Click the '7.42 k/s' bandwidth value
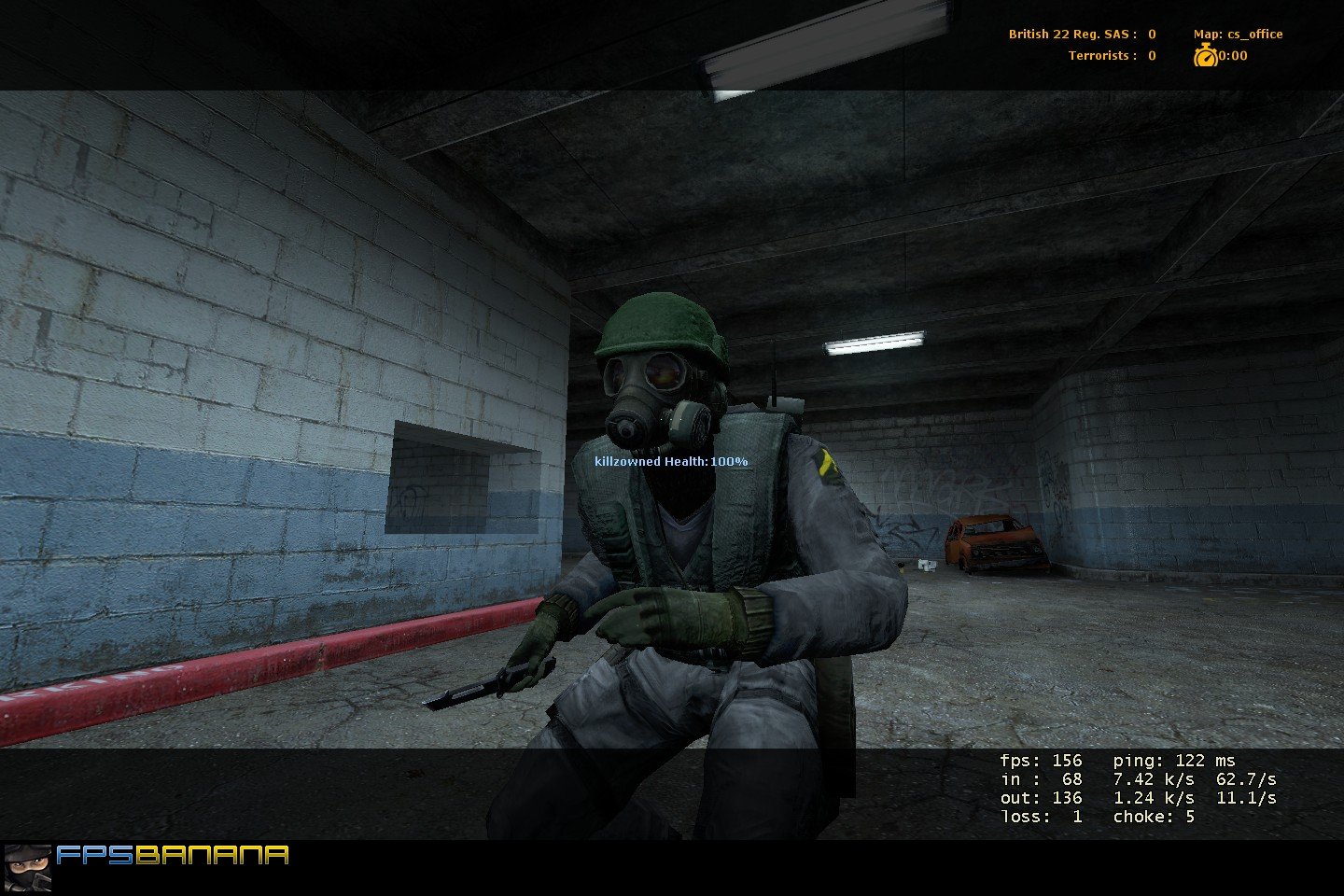The image size is (1344, 896). tap(1154, 777)
